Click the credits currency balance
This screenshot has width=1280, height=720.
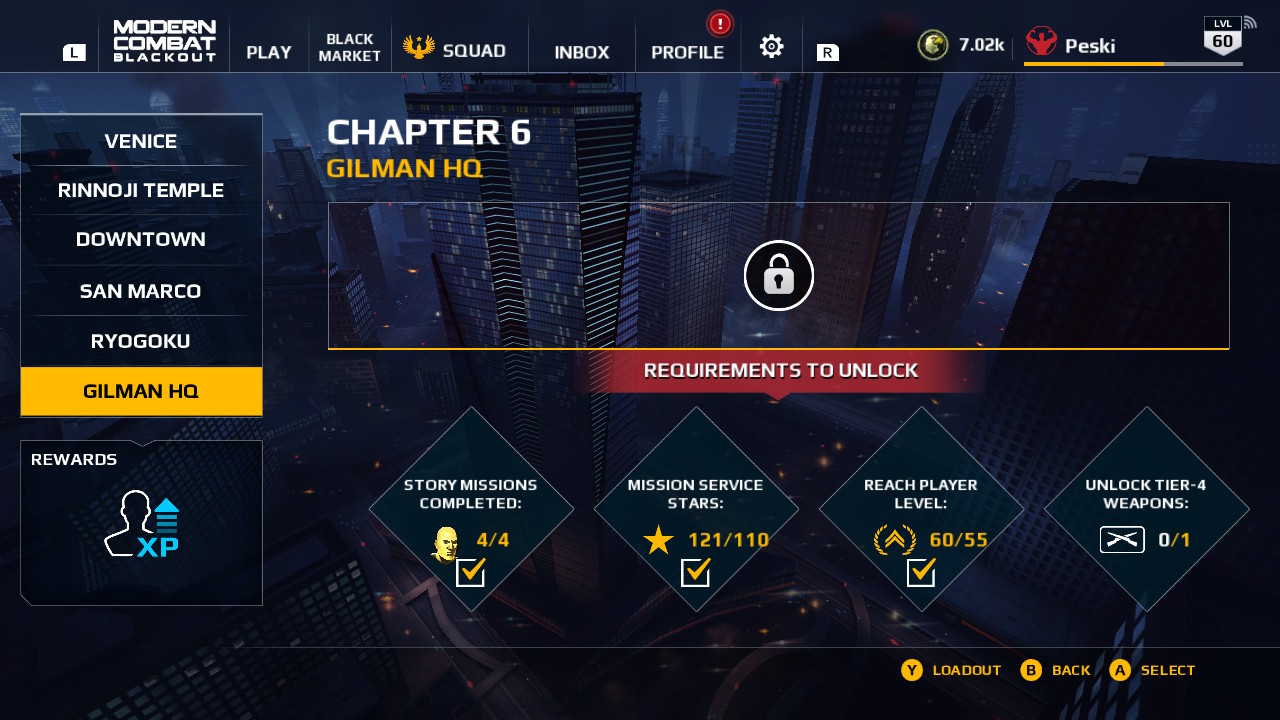[961, 45]
